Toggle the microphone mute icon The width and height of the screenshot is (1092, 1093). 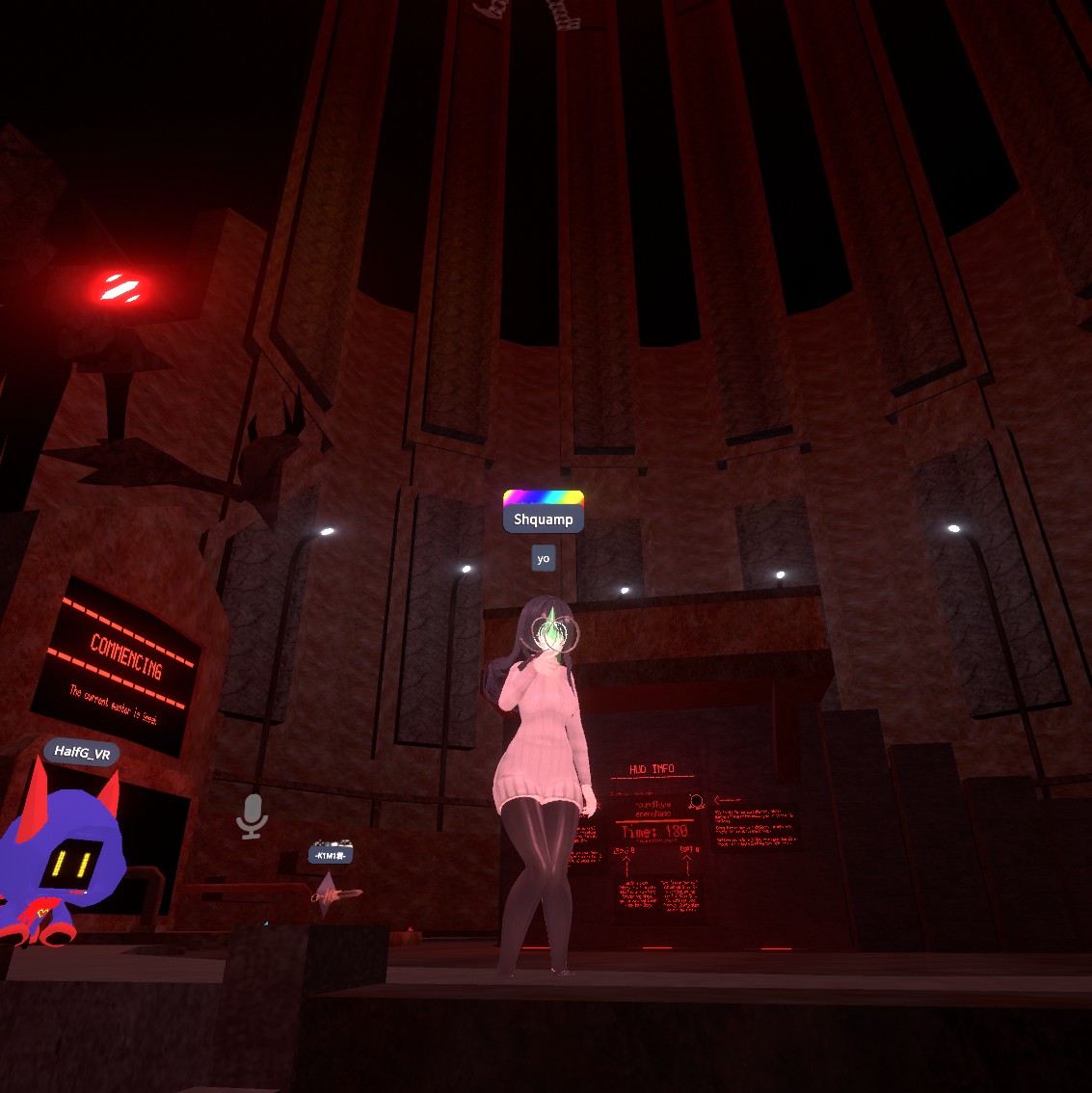(x=252, y=815)
